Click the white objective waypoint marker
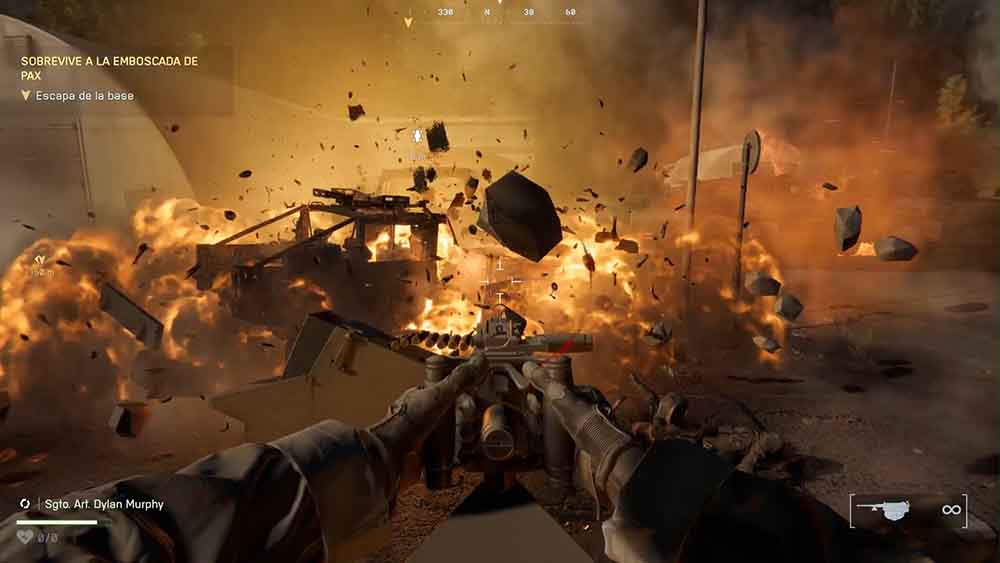The height and width of the screenshot is (563, 1000). coord(418,134)
